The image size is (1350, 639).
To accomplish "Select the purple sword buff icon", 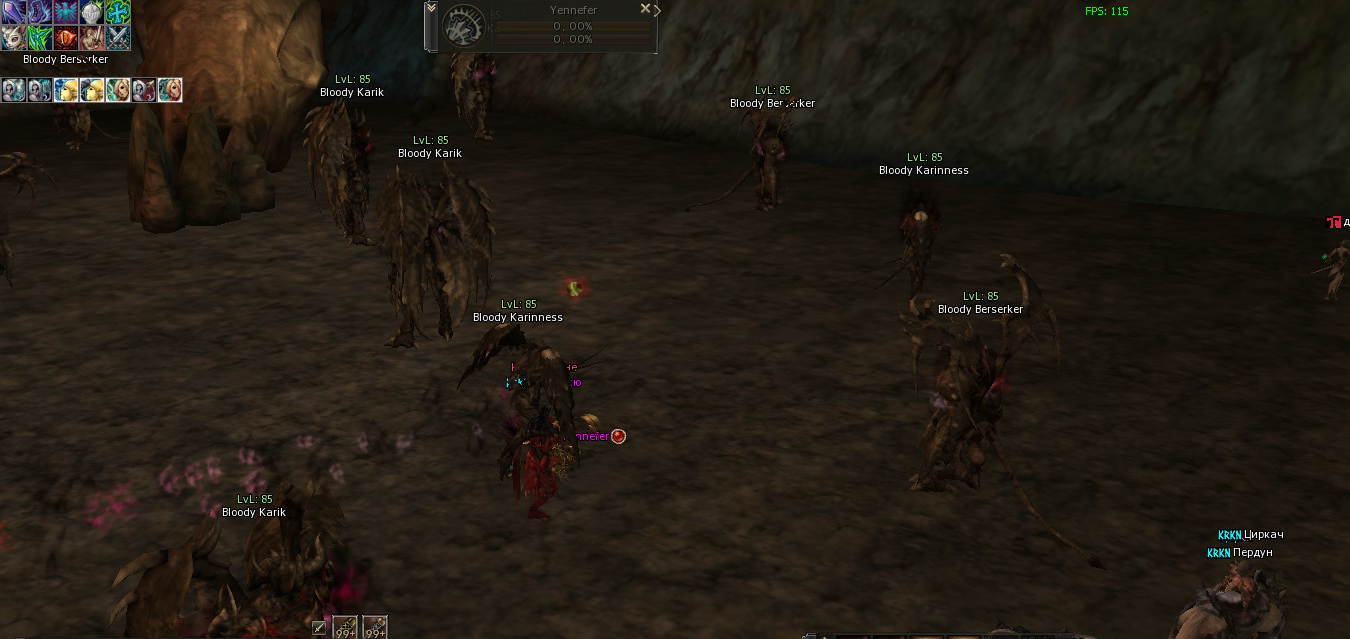I will click(13, 12).
